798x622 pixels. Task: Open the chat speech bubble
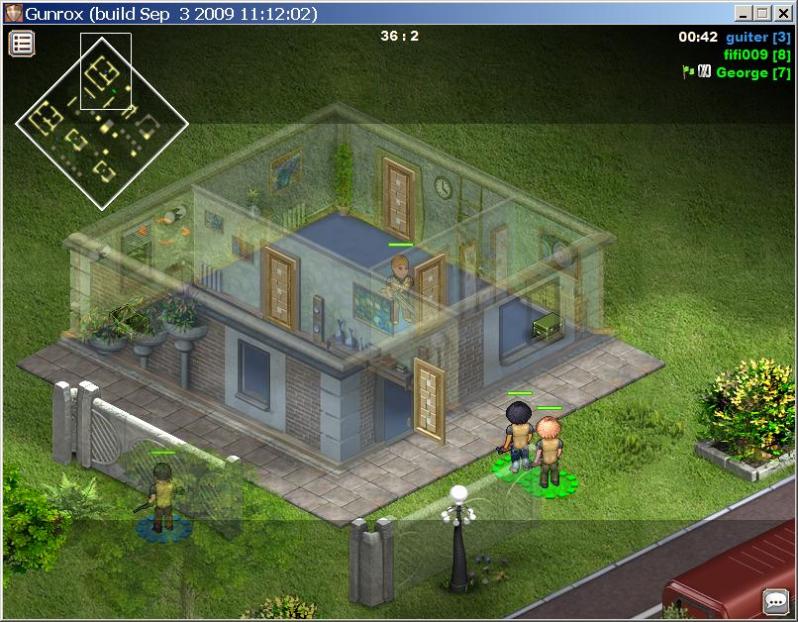pyautogui.click(x=776, y=601)
